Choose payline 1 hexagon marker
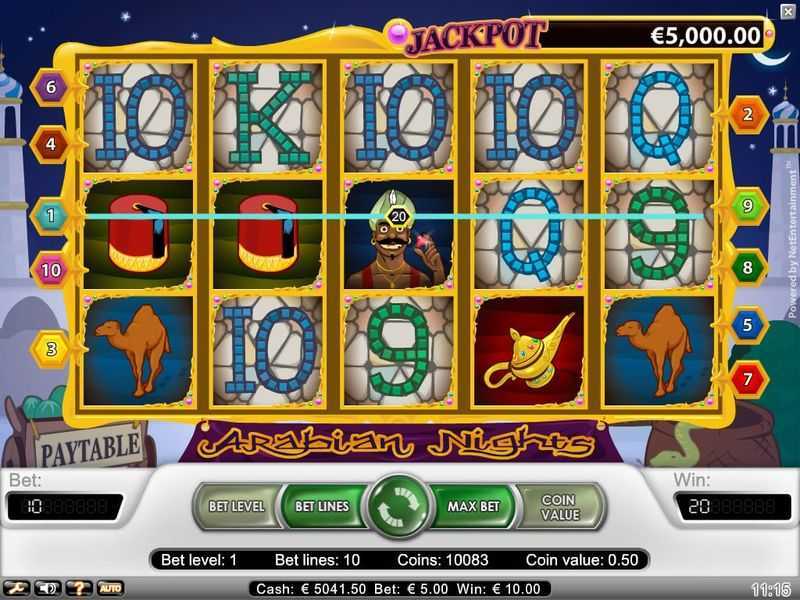The width and height of the screenshot is (800, 600). click(50, 214)
